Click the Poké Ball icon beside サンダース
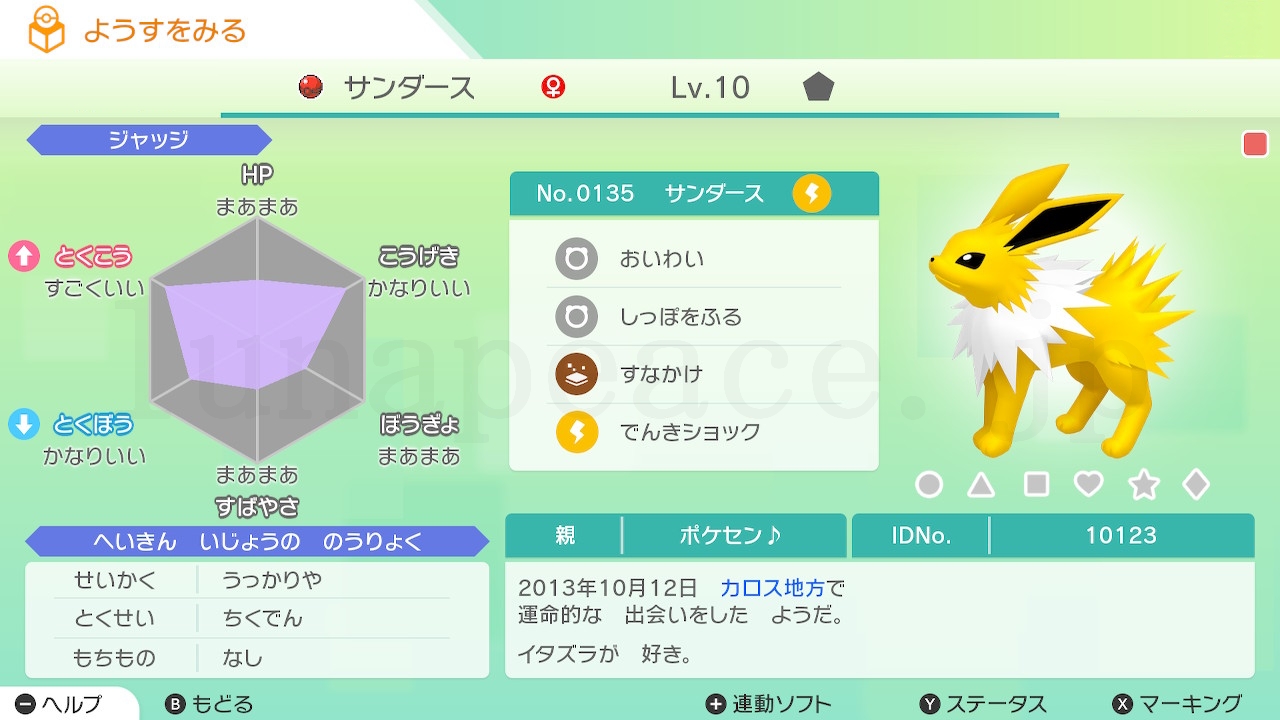 click(309, 88)
